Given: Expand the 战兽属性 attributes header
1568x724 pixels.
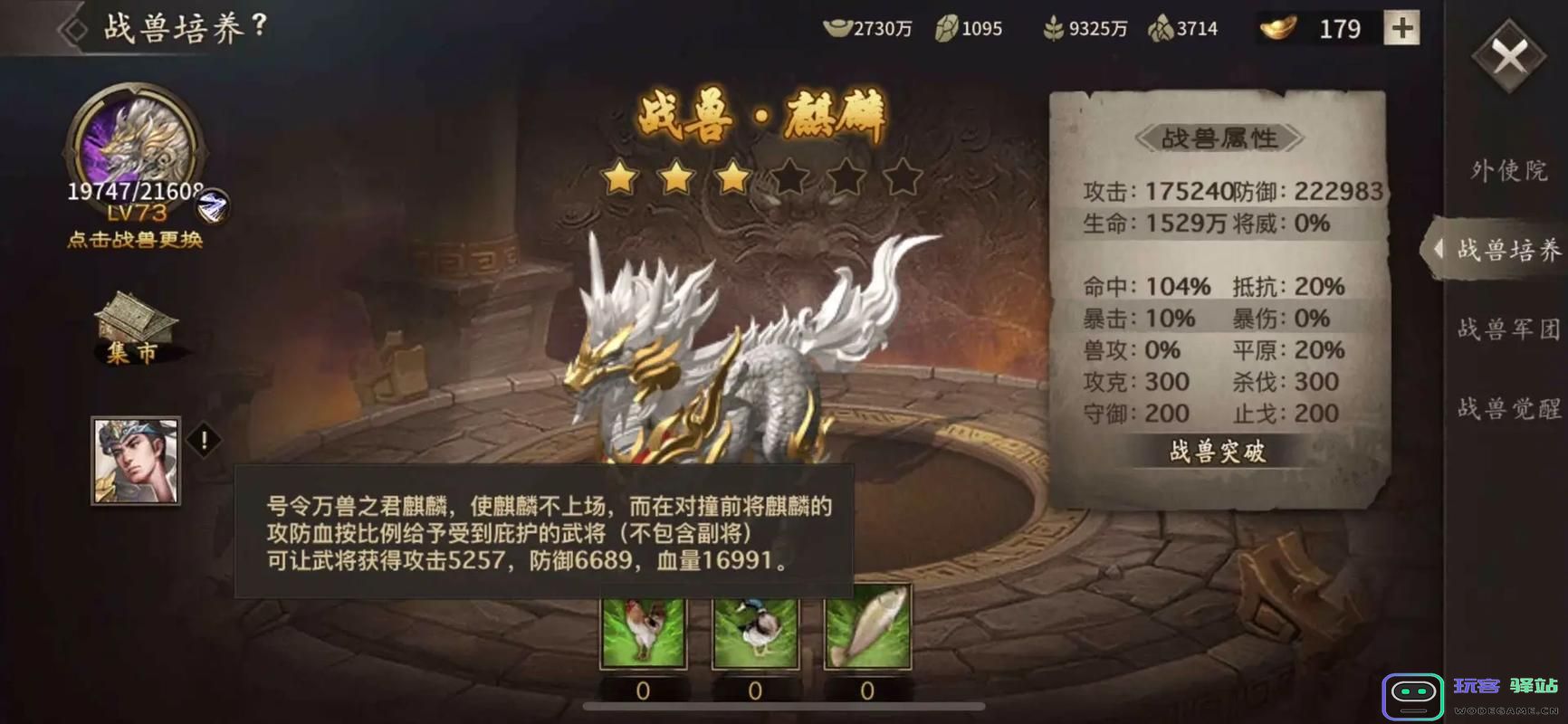Looking at the screenshot, I should click(x=1220, y=138).
